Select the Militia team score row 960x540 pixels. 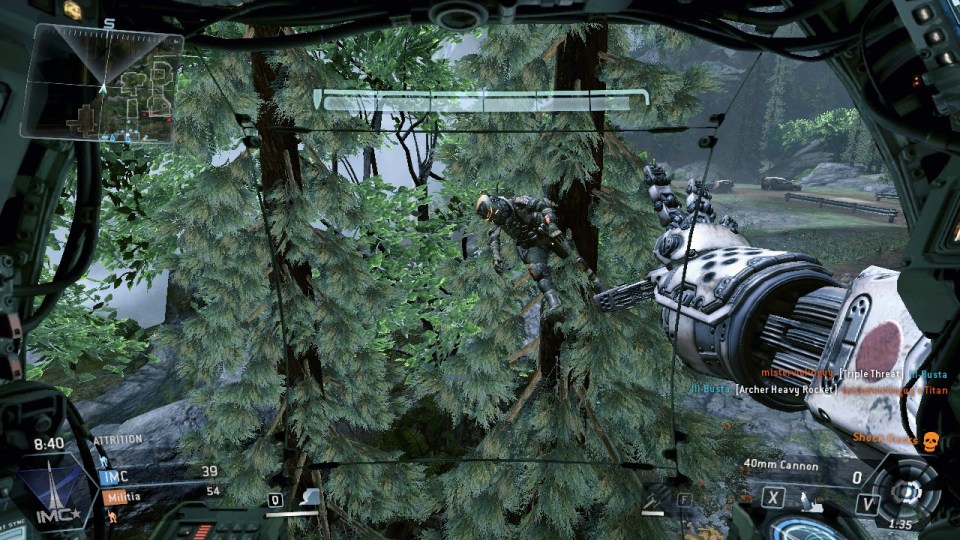pyautogui.click(x=160, y=491)
